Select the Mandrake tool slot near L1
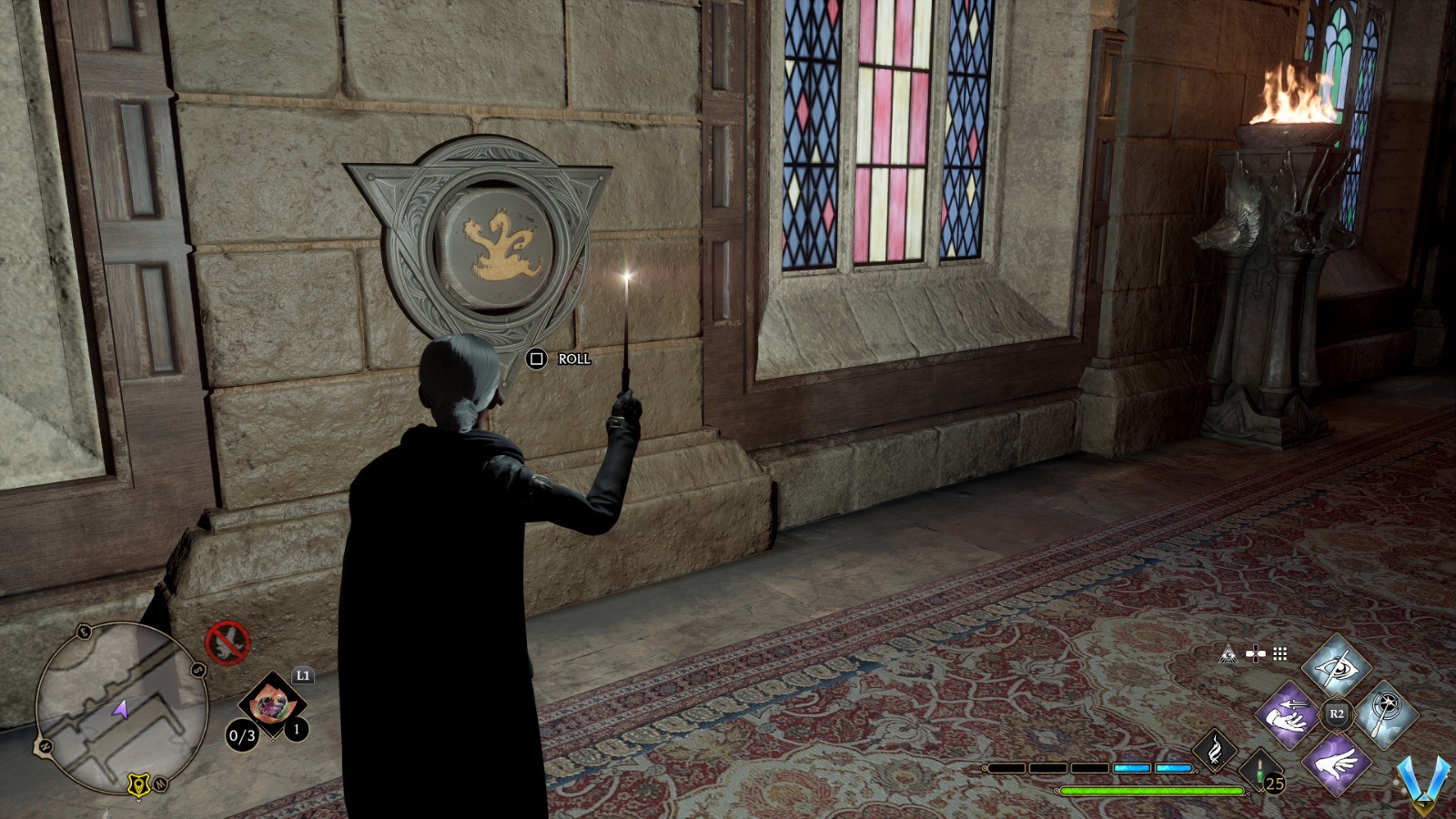Screen dimensions: 1456x819 click(x=272, y=705)
